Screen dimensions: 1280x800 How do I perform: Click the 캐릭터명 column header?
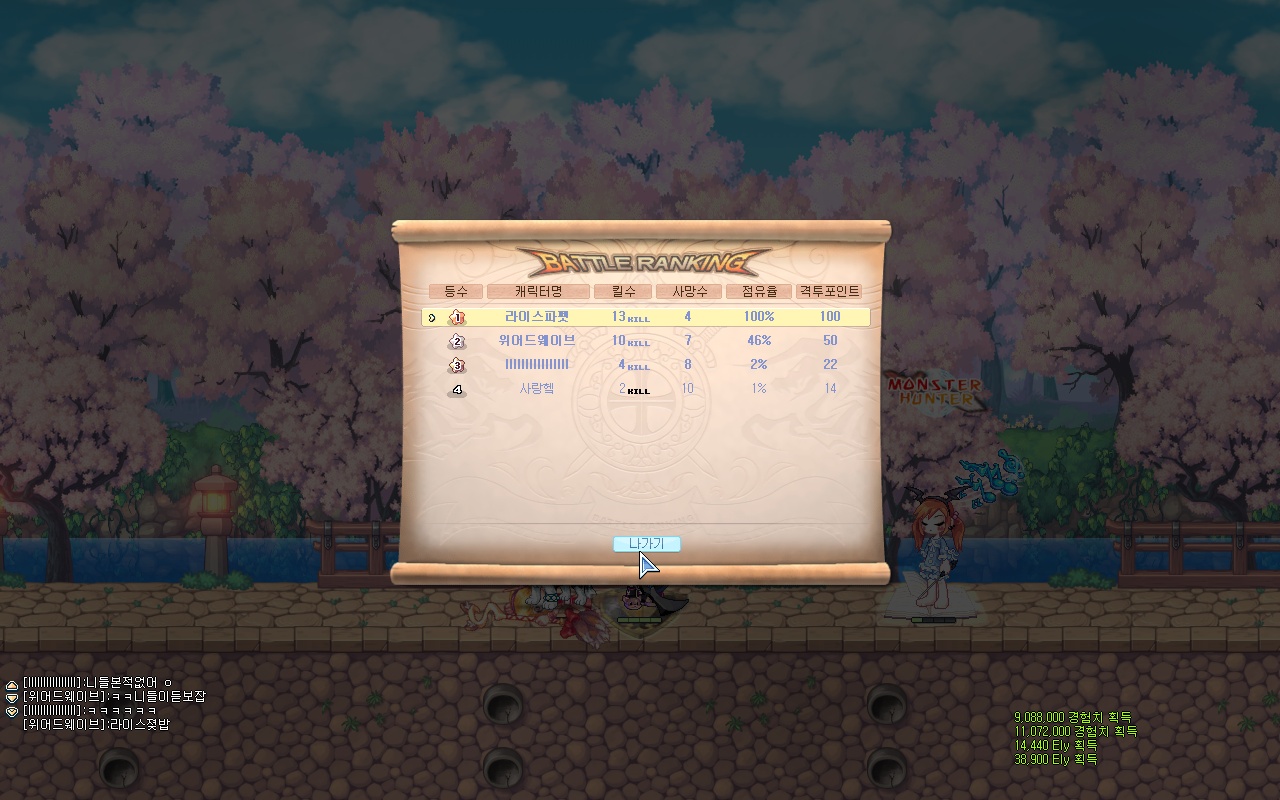538,291
